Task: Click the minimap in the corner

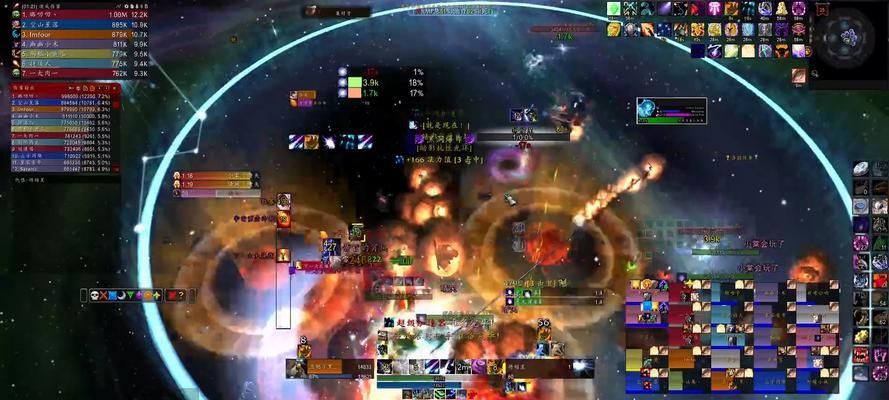Action: [x=848, y=38]
